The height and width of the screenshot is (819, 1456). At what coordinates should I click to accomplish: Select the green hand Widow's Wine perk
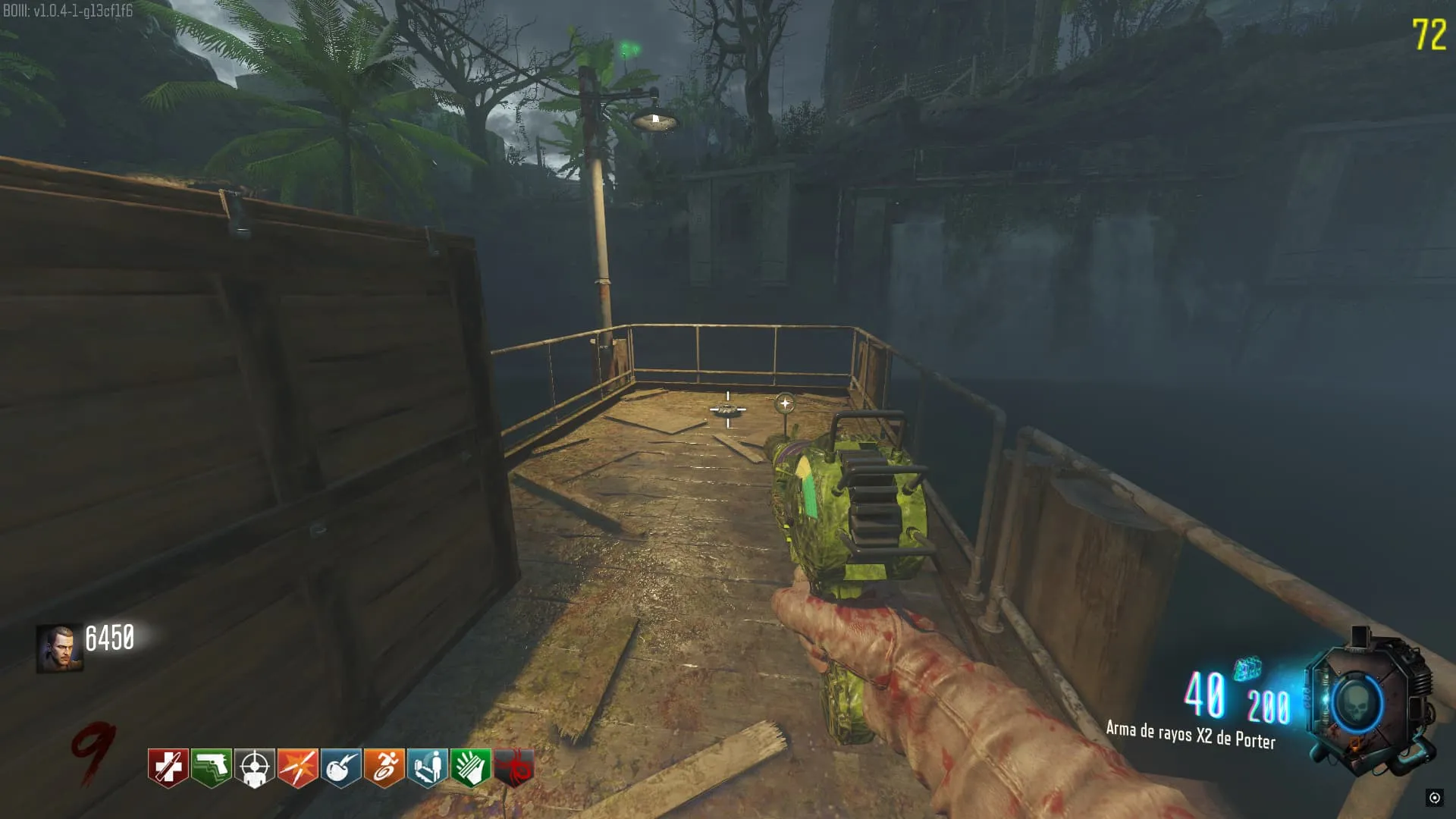(x=471, y=767)
